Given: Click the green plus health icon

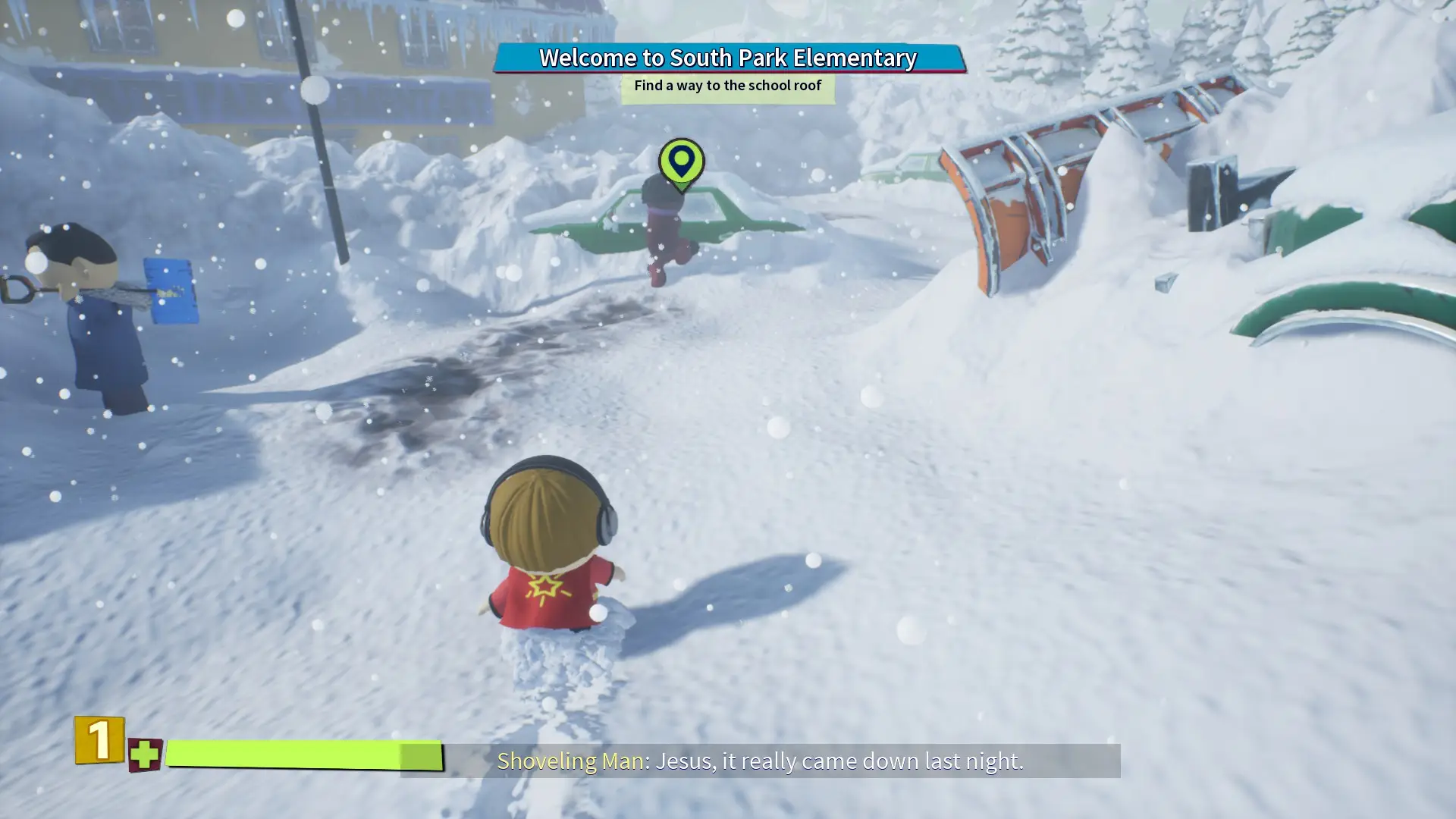Looking at the screenshot, I should click(x=144, y=755).
